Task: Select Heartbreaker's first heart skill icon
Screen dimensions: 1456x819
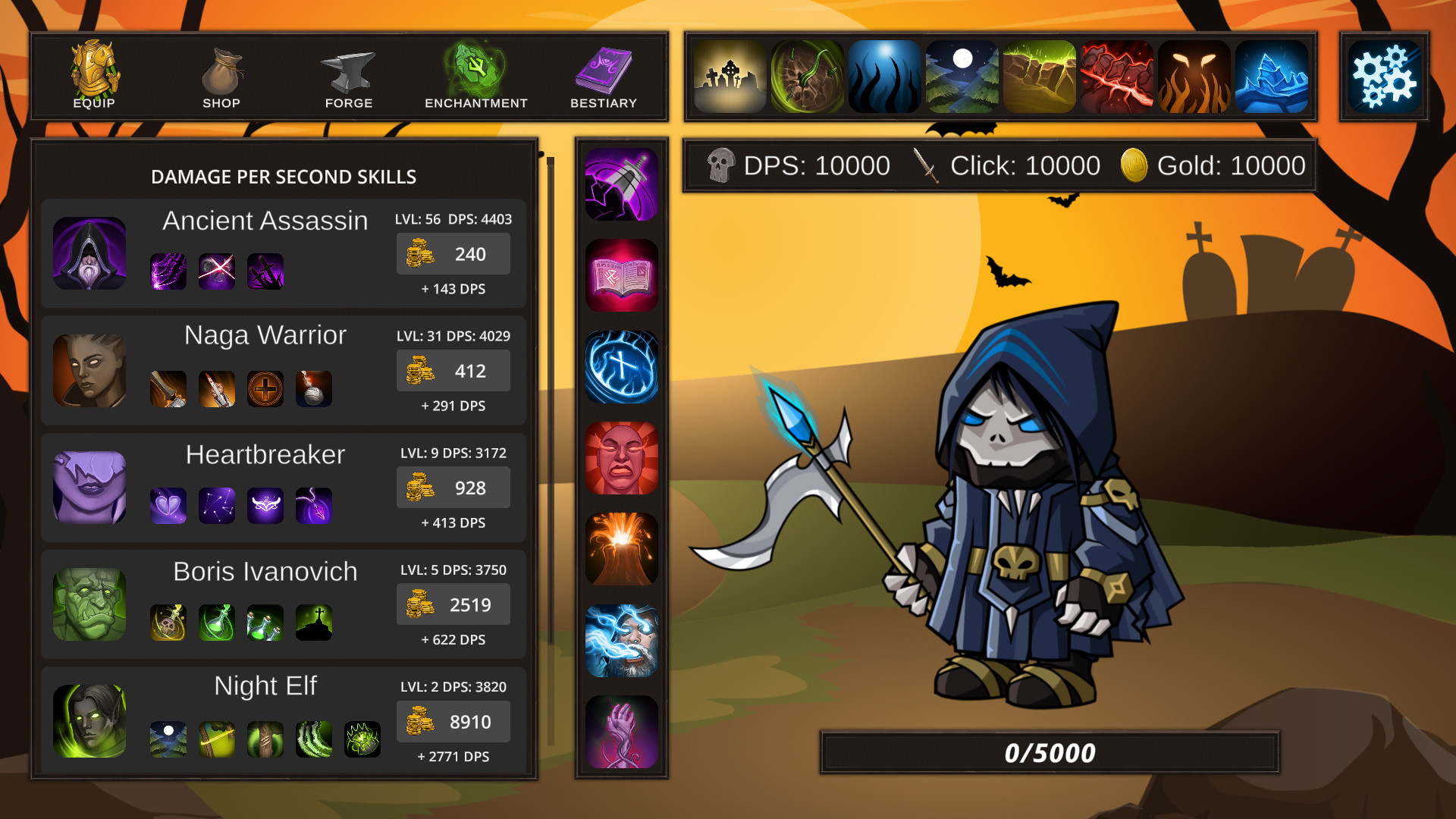Action: click(x=168, y=506)
